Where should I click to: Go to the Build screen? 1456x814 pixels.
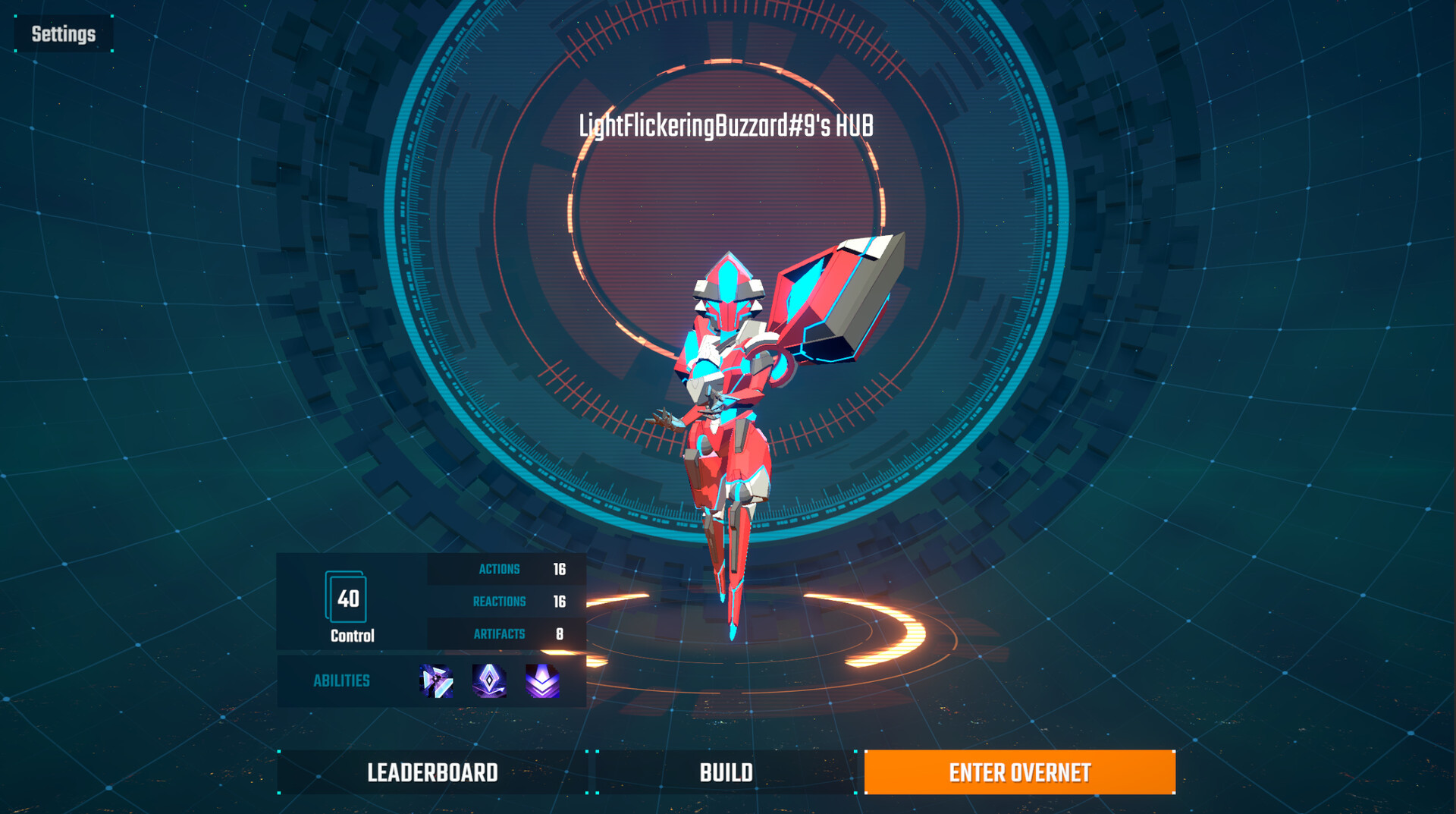tap(726, 772)
